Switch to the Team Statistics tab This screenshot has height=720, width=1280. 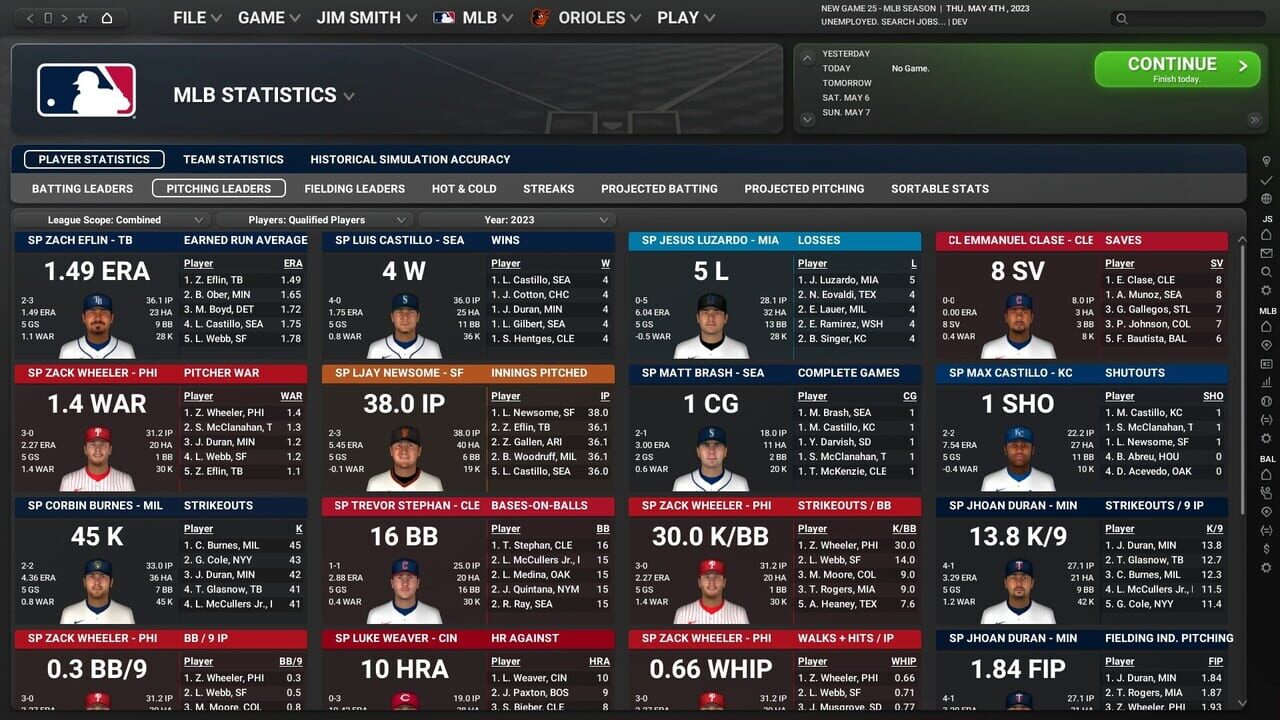[x=232, y=159]
